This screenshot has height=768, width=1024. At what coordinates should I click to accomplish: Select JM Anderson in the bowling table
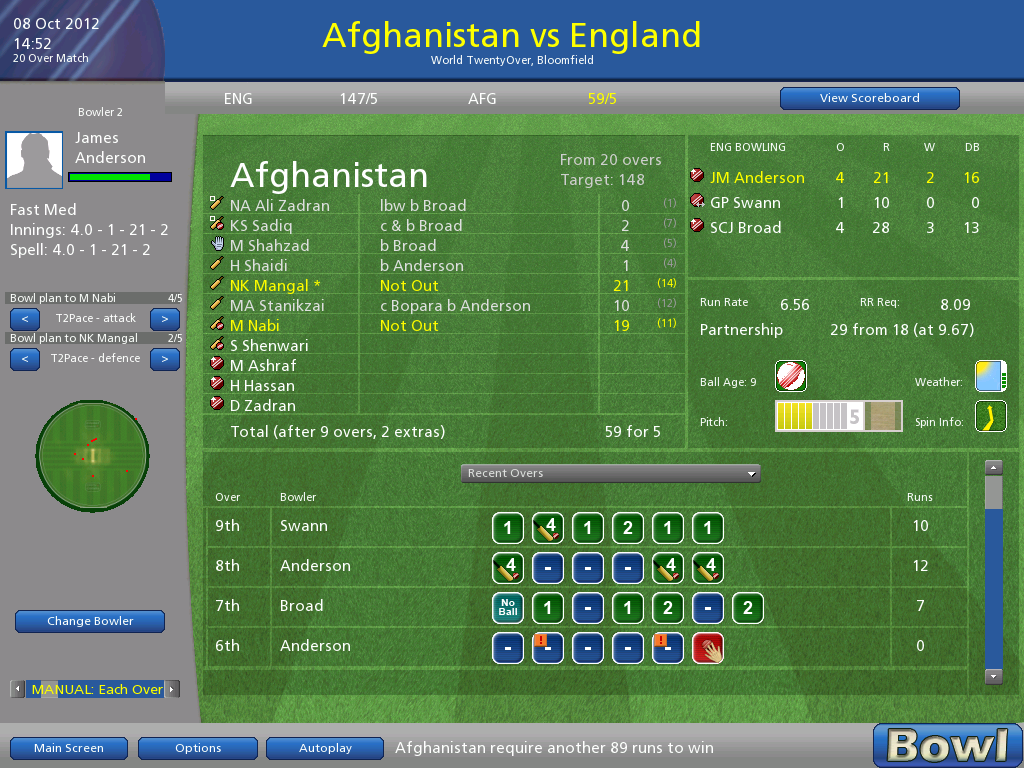(x=757, y=178)
